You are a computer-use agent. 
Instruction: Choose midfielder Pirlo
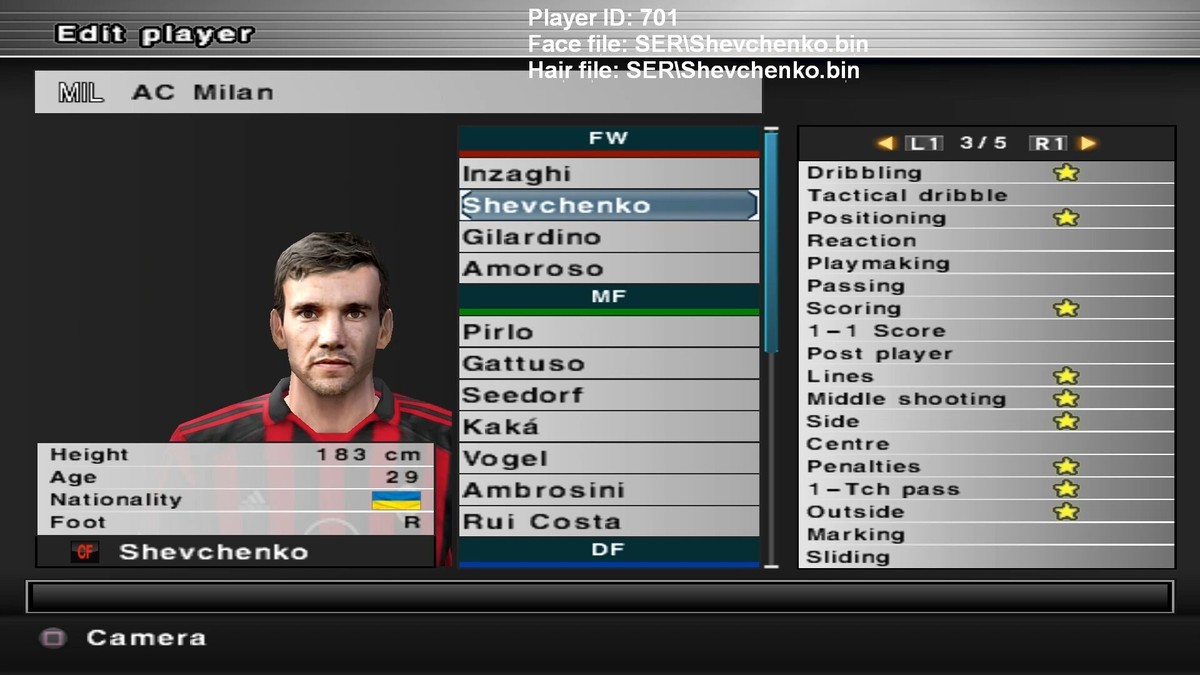click(608, 332)
